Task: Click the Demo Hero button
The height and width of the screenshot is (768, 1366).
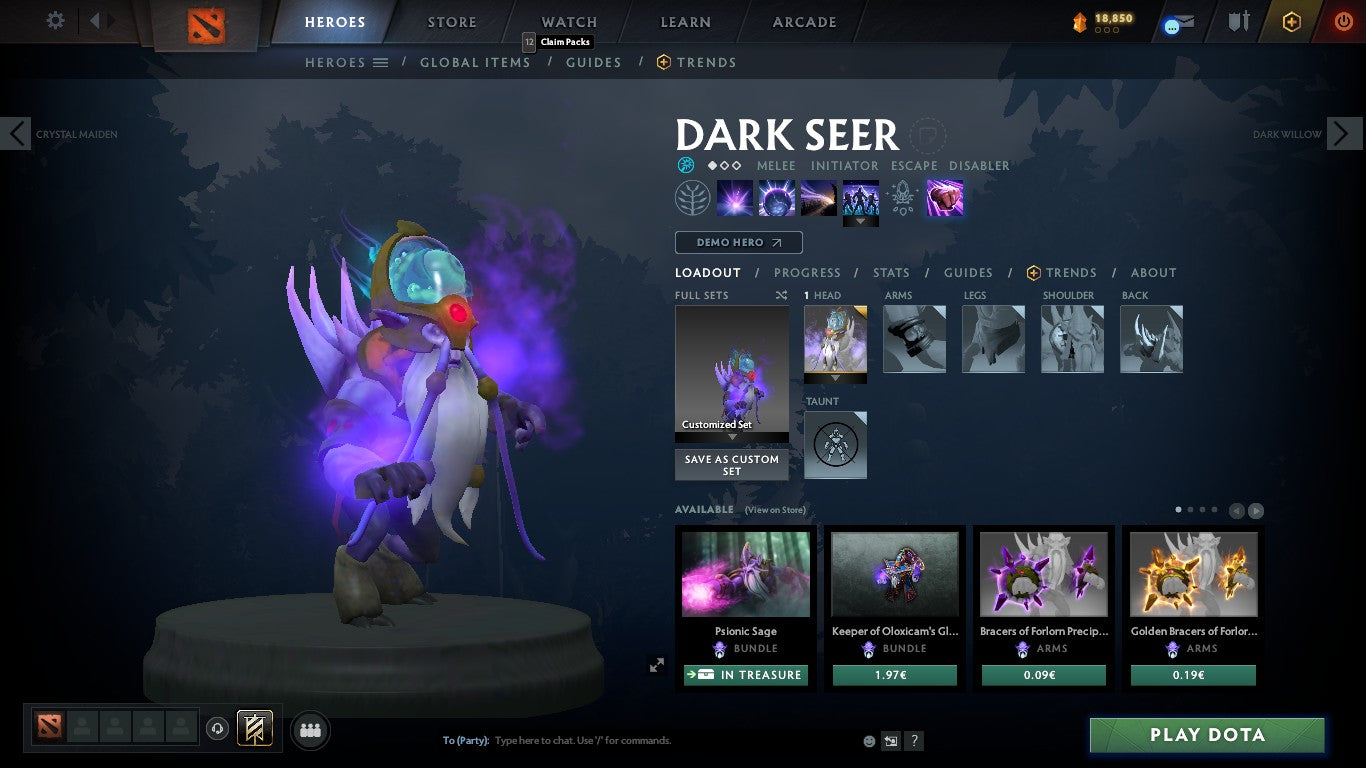Action: point(738,242)
